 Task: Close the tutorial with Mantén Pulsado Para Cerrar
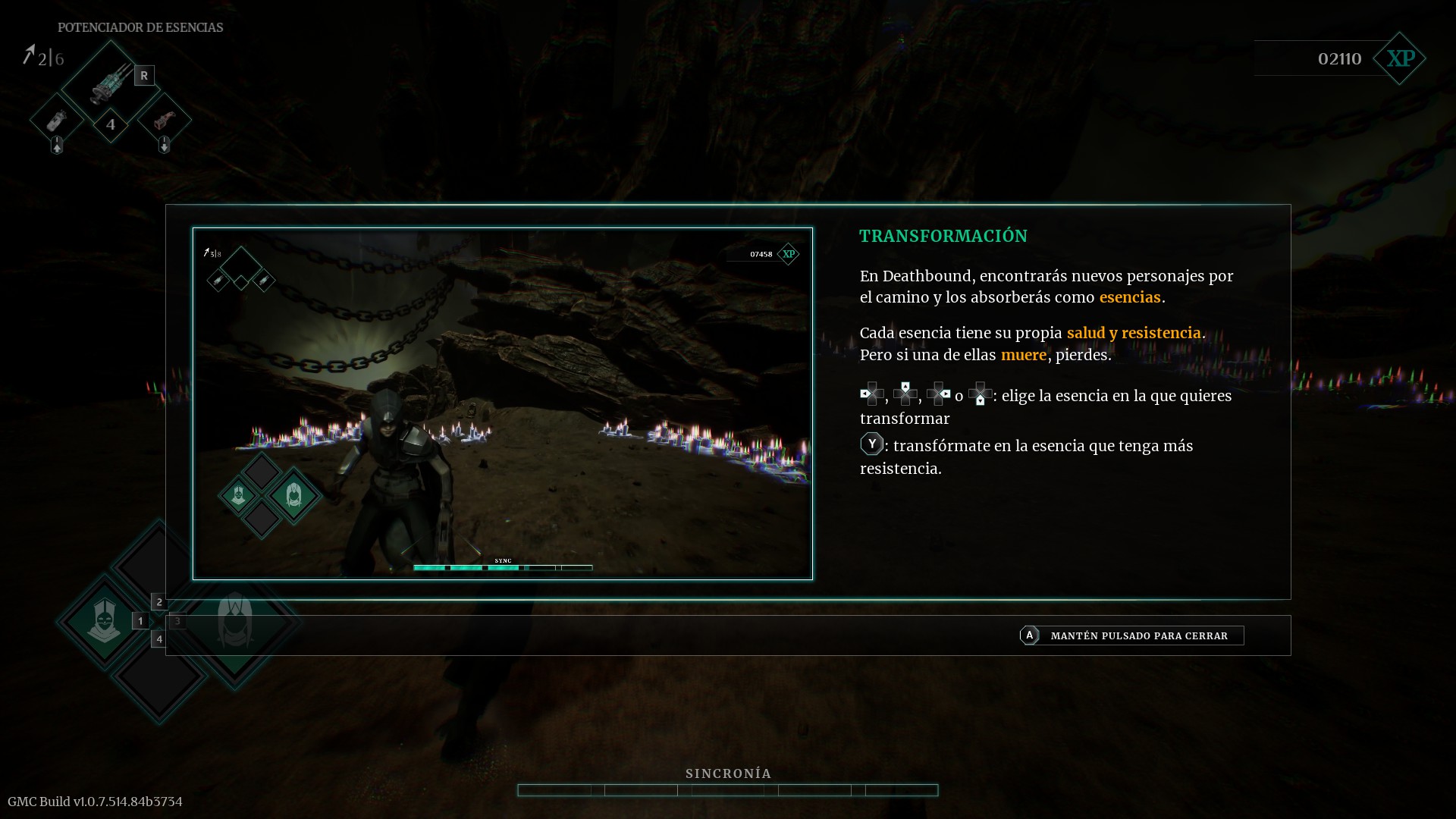coord(1131,635)
